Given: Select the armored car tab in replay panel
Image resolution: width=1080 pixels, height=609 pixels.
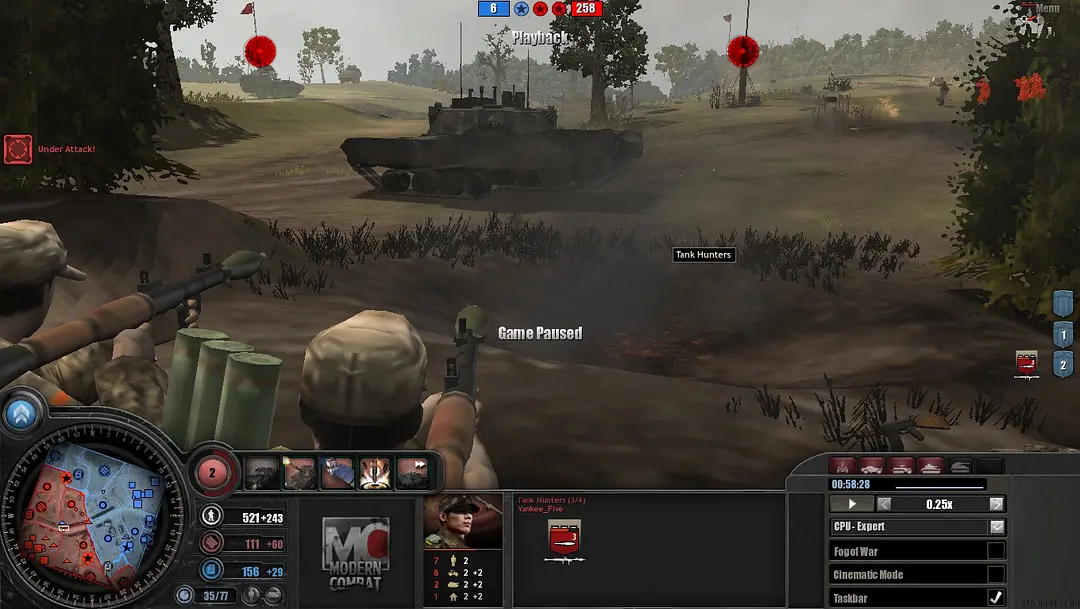Looking at the screenshot, I should click(872, 466).
